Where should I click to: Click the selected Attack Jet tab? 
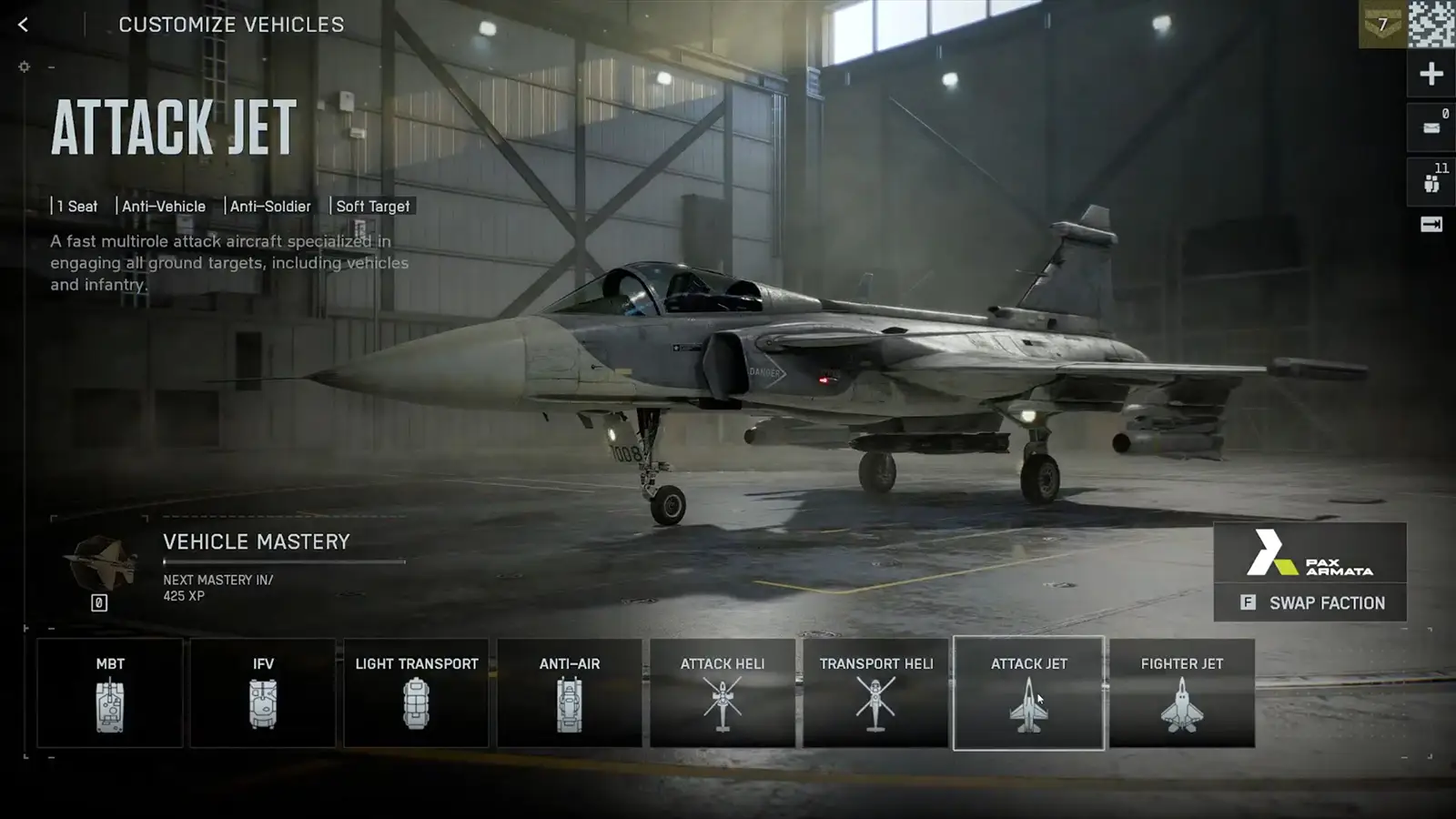click(x=1029, y=692)
